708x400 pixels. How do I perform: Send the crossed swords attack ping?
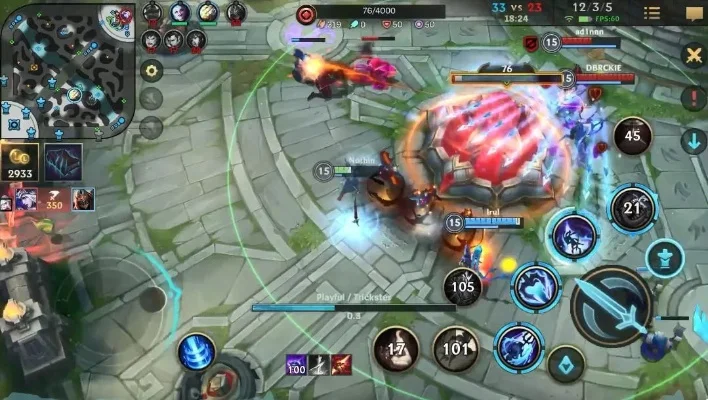(693, 55)
